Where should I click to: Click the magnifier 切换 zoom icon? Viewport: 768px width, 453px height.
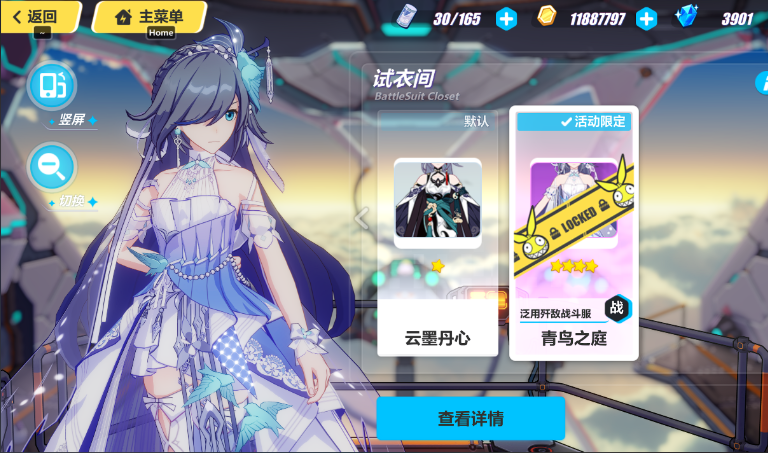52,166
